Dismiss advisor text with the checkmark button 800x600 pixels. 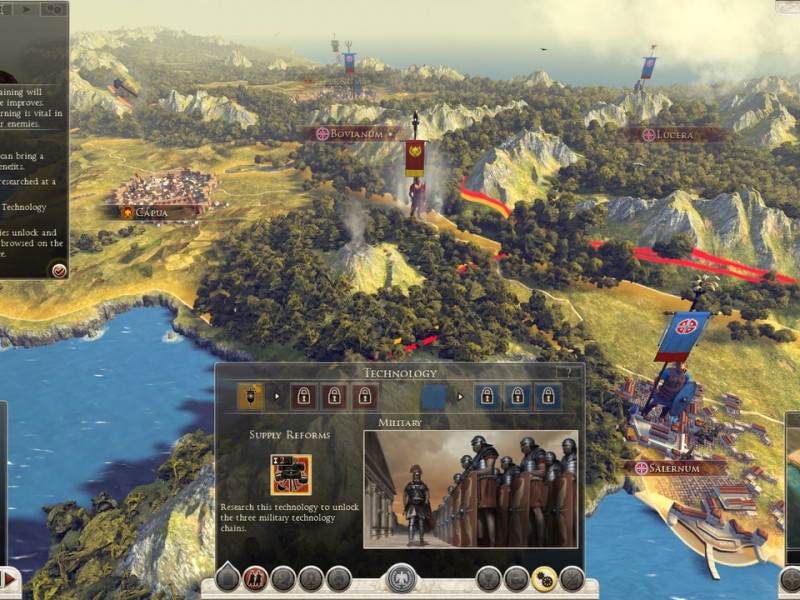click(x=58, y=269)
